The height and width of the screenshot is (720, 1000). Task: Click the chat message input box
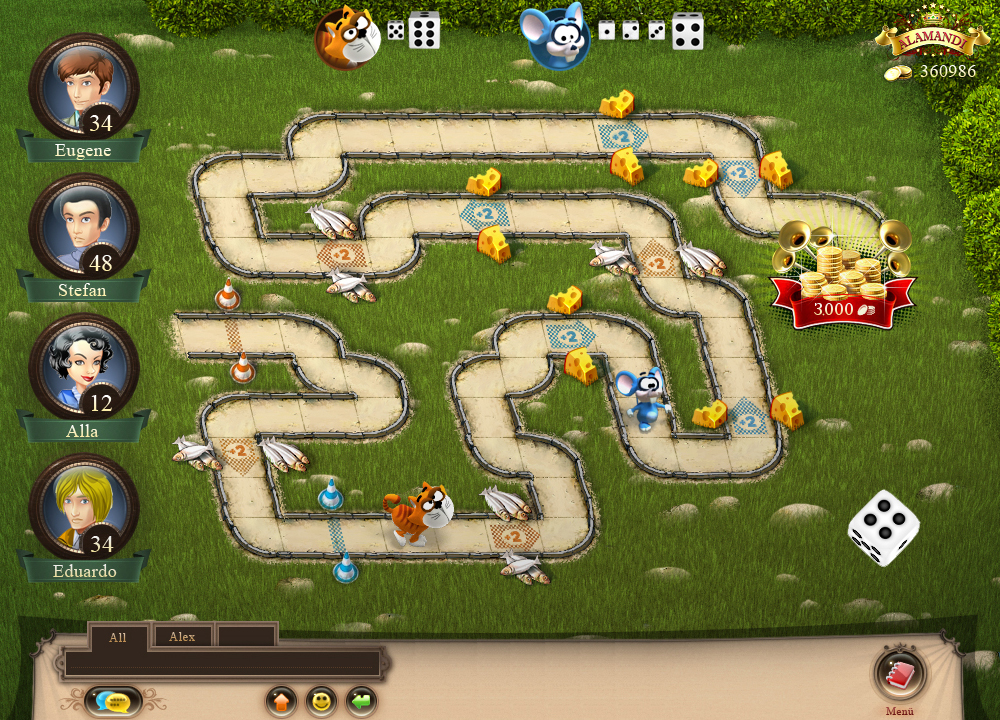tap(222, 663)
